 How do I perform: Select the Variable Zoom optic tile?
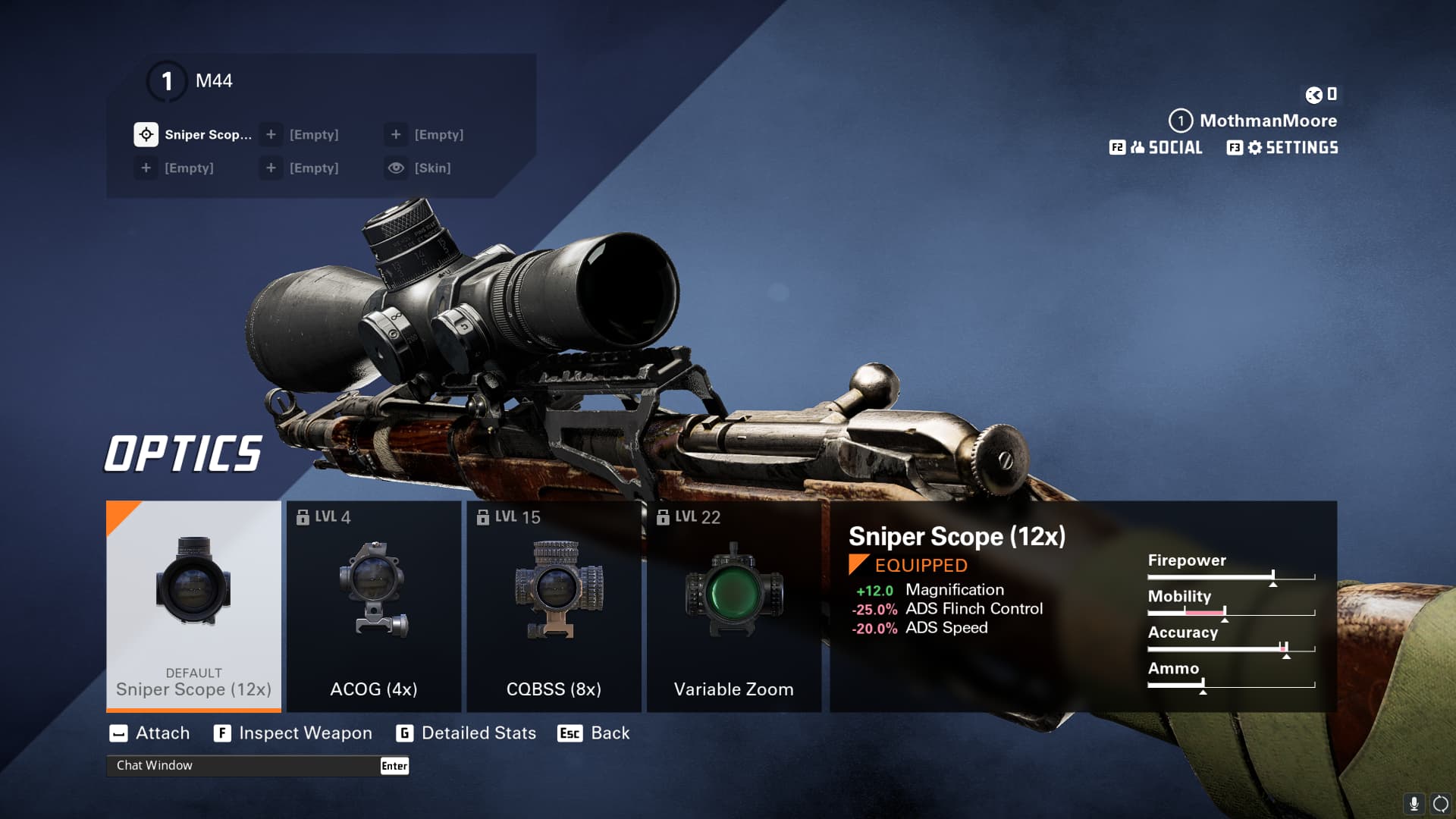coord(733,605)
